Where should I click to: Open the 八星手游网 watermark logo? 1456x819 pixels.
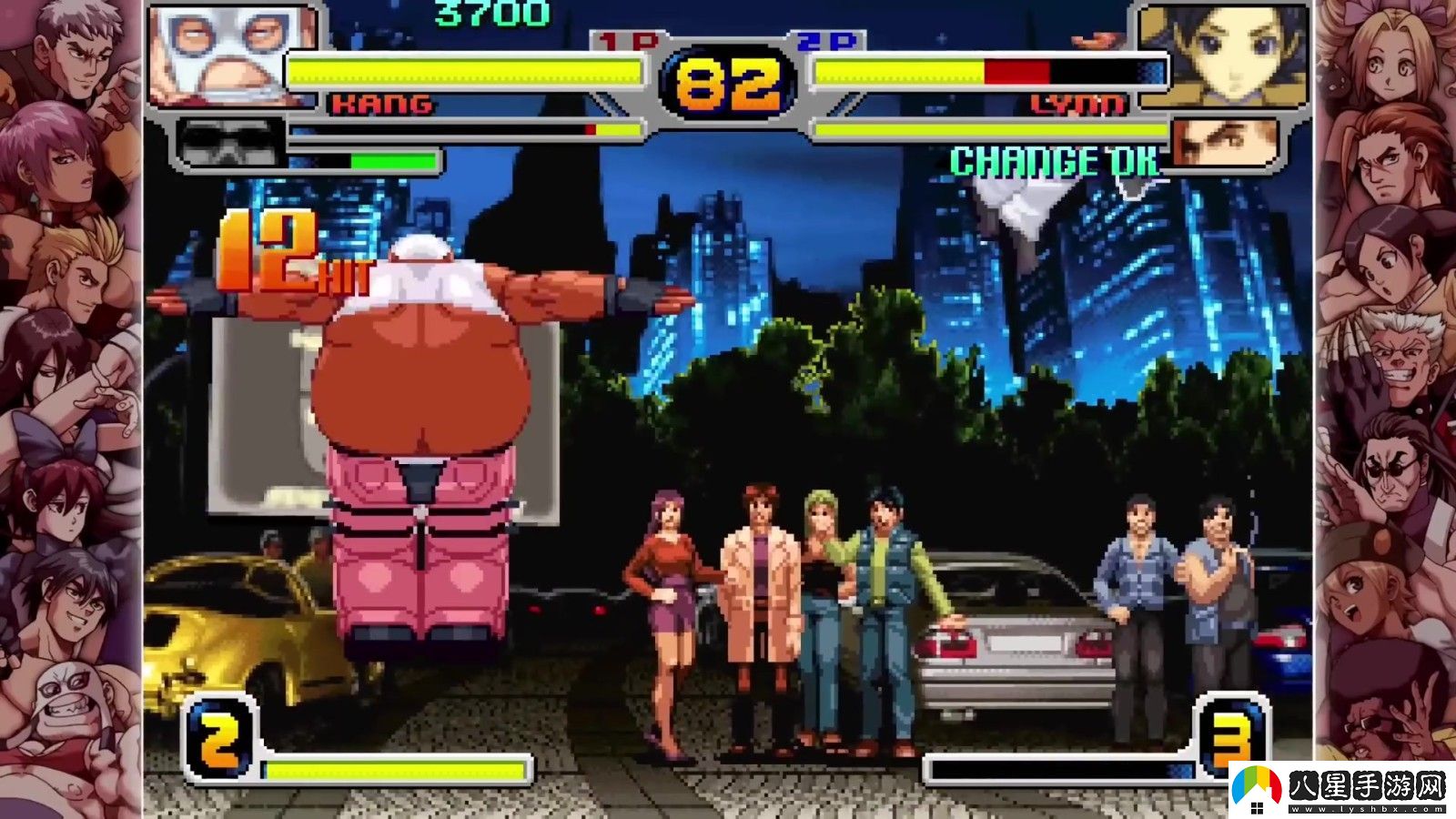click(1340, 788)
